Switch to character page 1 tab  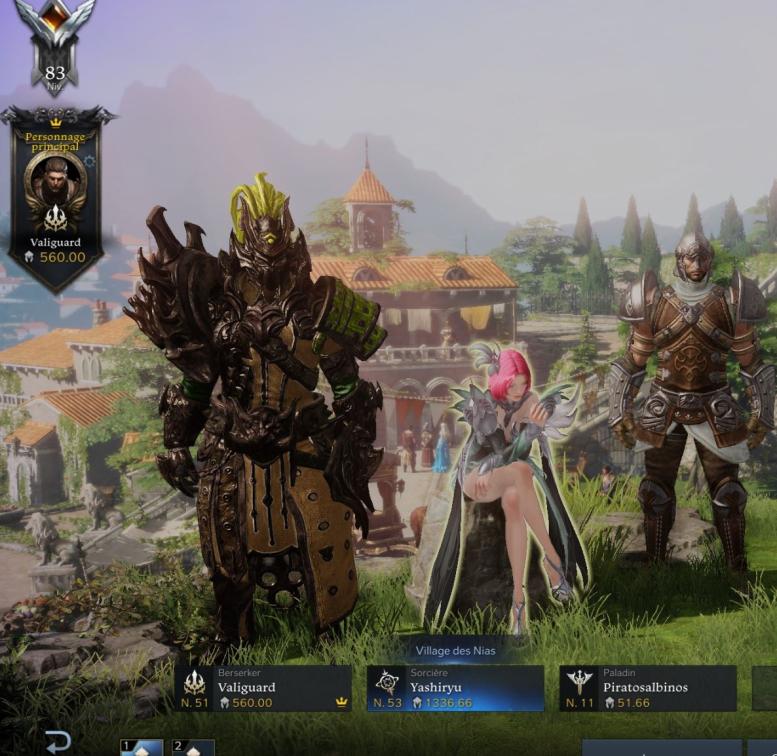click(x=141, y=747)
